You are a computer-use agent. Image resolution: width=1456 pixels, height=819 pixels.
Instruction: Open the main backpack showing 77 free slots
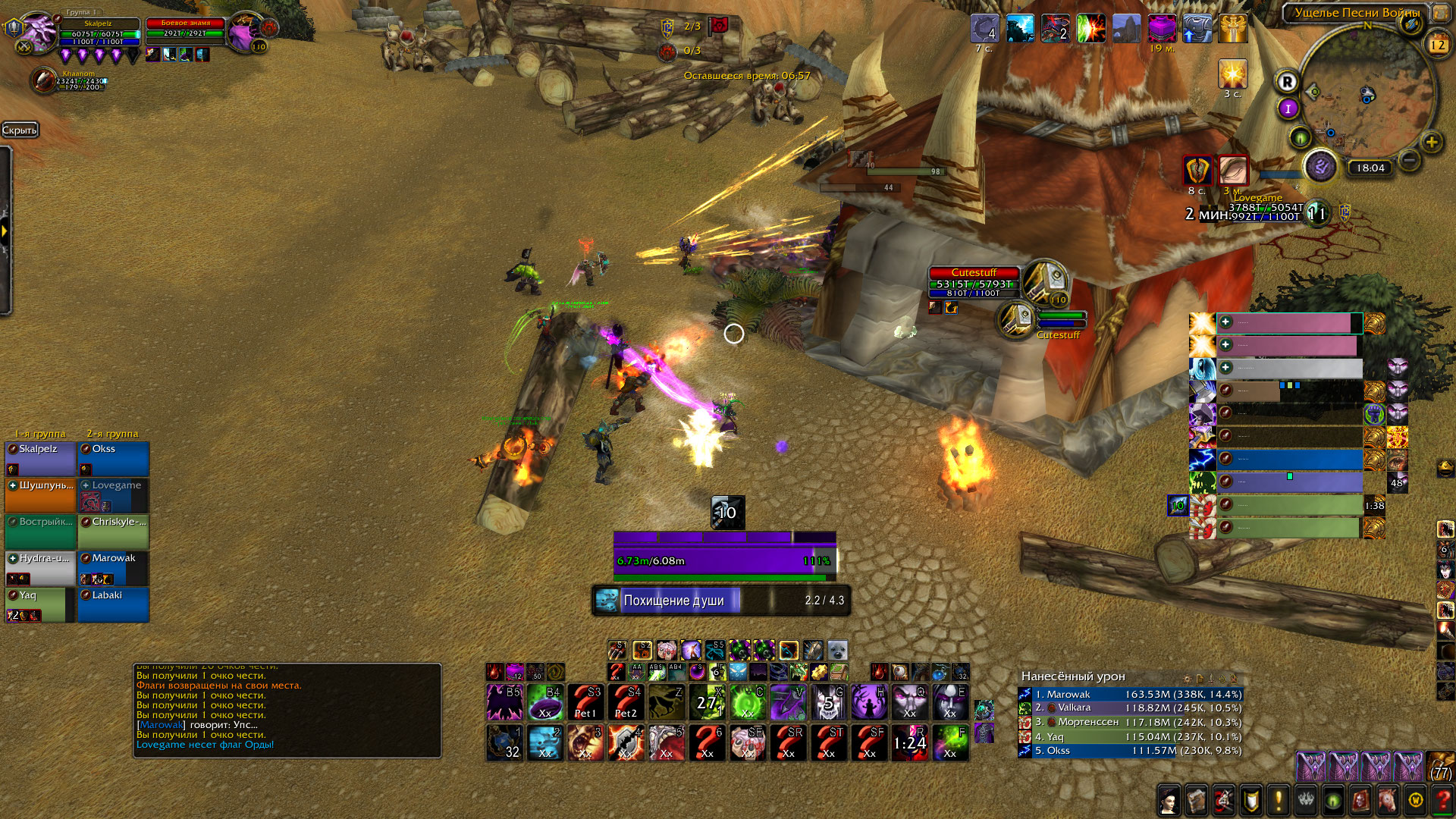click(x=1441, y=766)
